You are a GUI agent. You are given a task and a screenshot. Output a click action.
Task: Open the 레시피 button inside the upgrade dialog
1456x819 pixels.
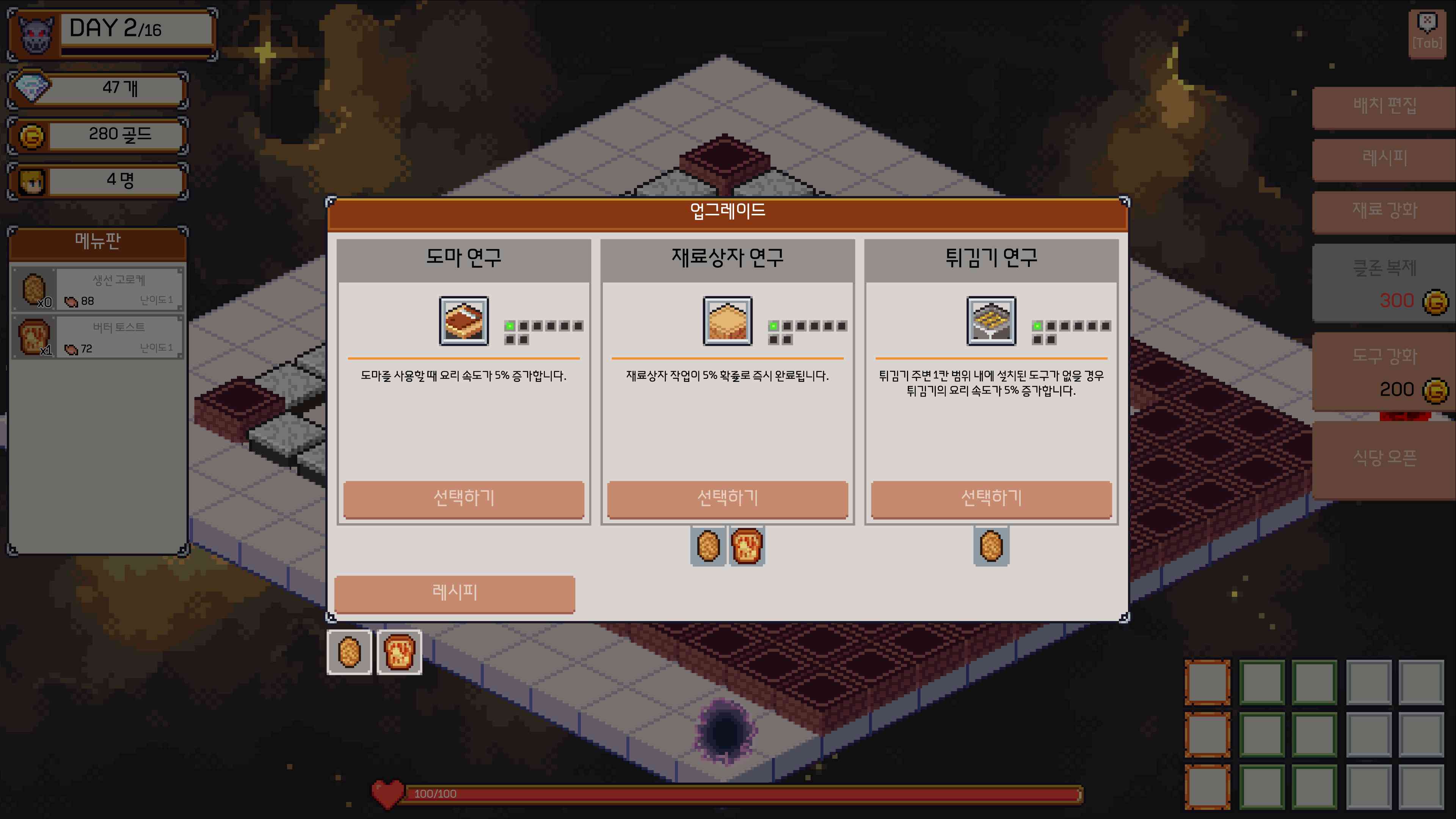pos(454,593)
